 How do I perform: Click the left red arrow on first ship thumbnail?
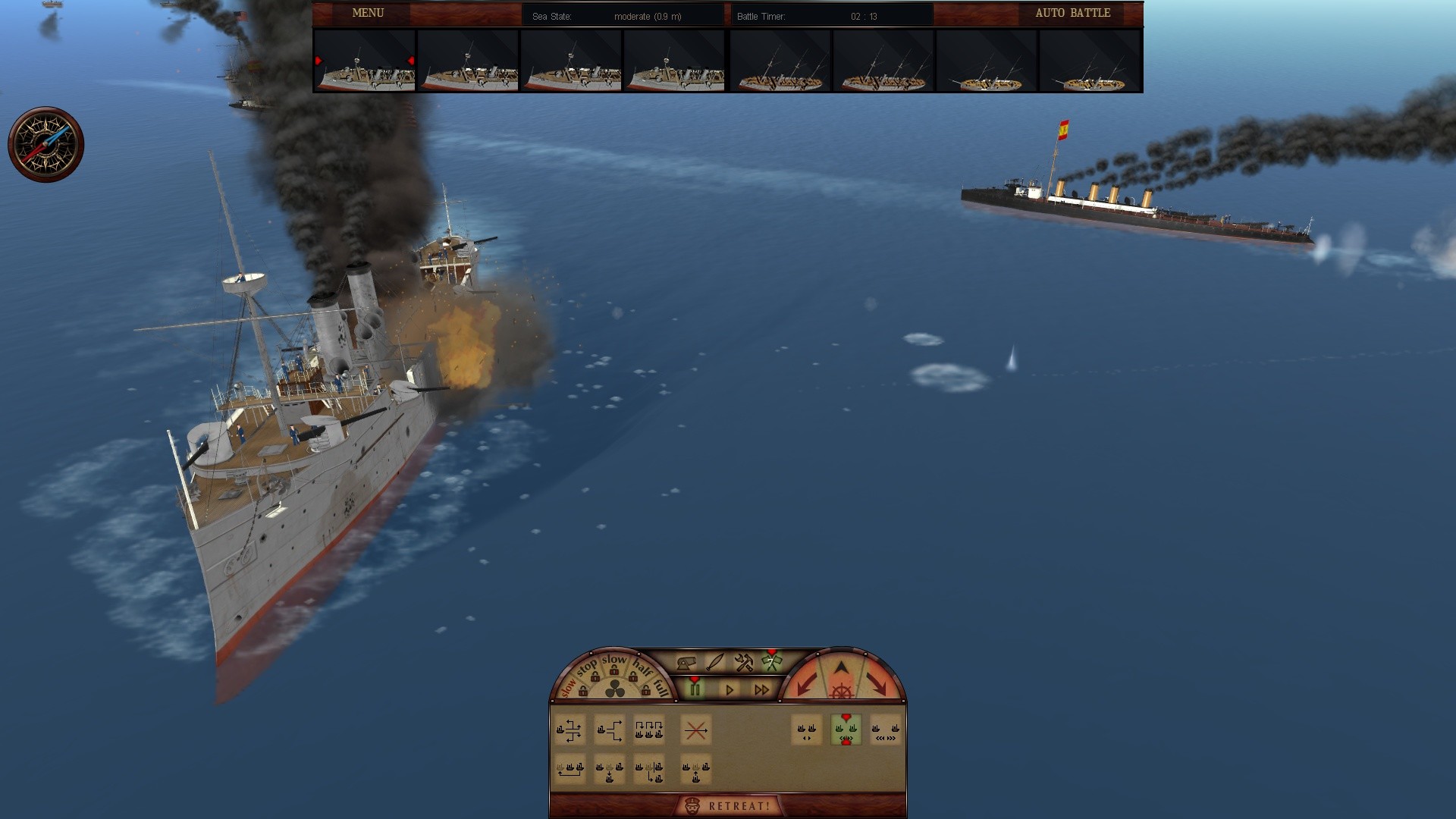[x=318, y=61]
